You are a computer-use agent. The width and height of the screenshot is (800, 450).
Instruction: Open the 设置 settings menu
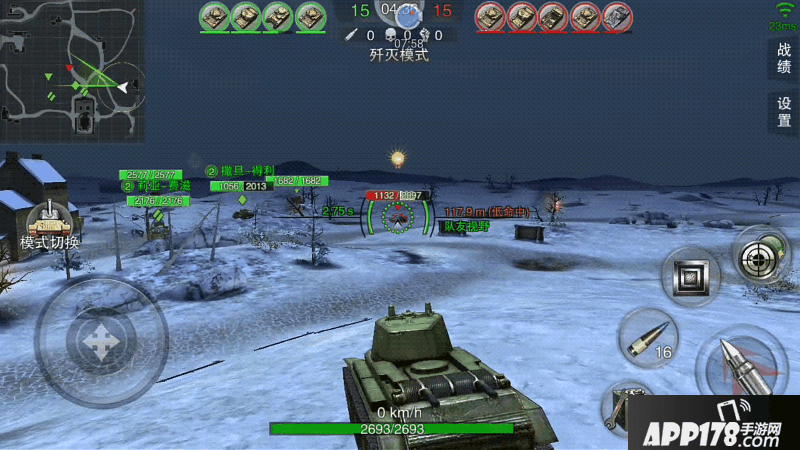coord(784,112)
